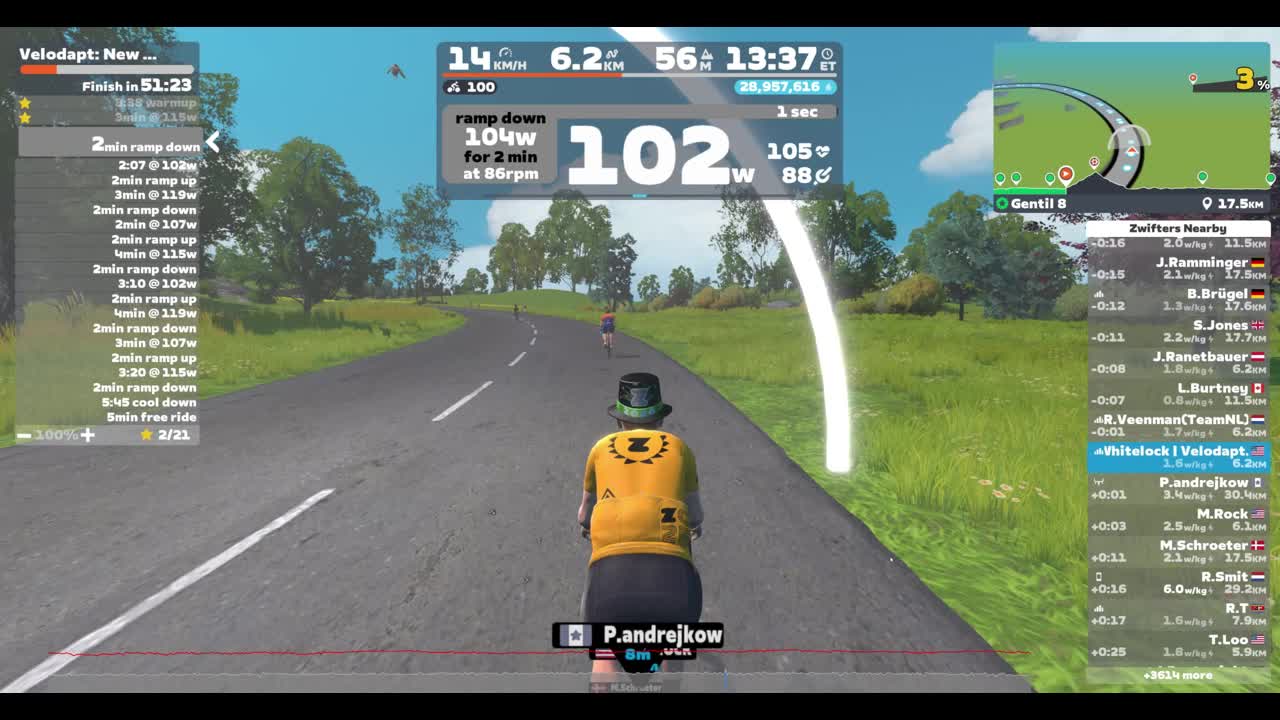Click M.Schroeter in the riders list
Image resolution: width=1280 pixels, height=720 pixels.
[x=1178, y=550]
